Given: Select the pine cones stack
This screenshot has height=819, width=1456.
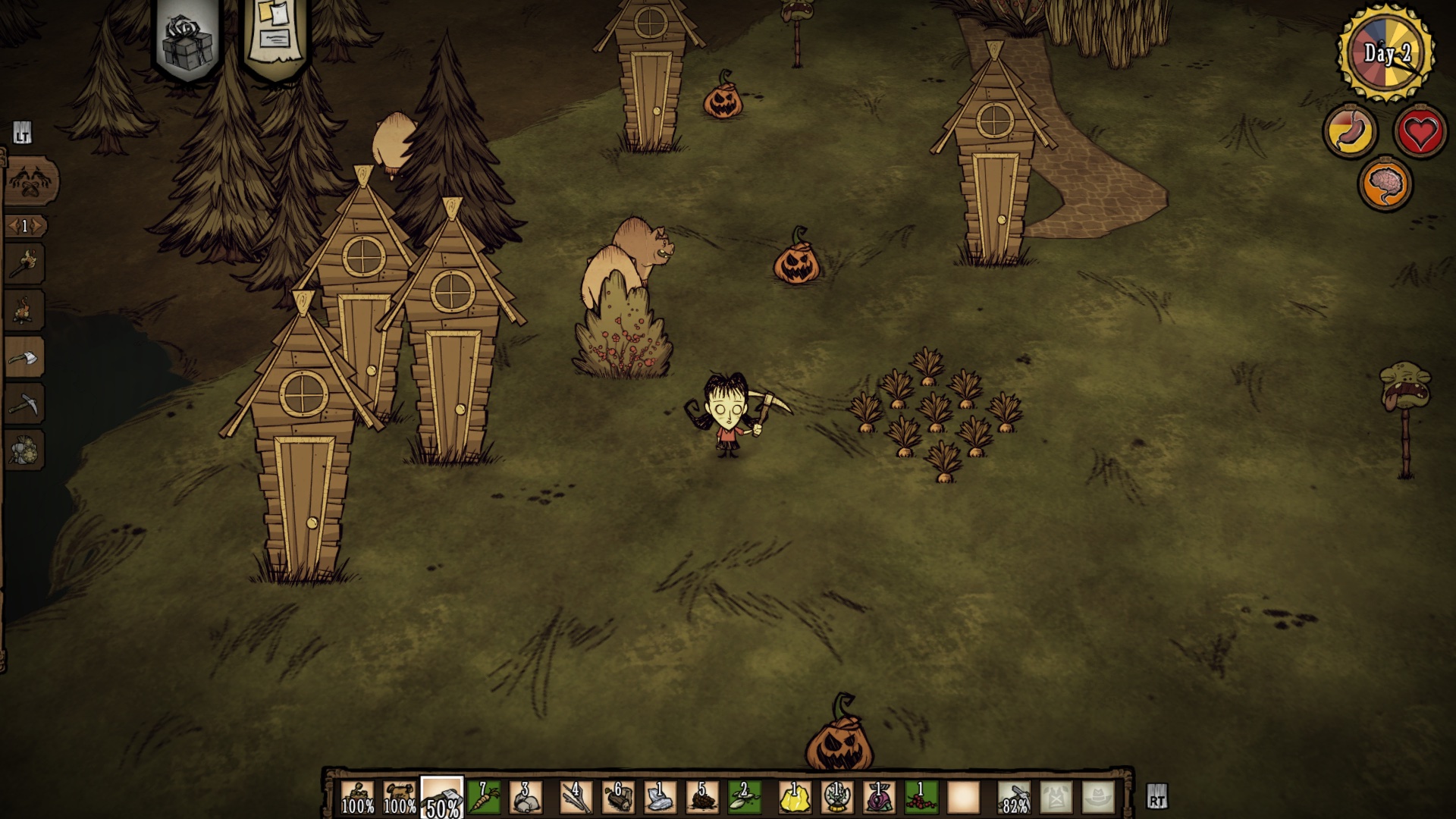Looking at the screenshot, I should pos(702,798).
